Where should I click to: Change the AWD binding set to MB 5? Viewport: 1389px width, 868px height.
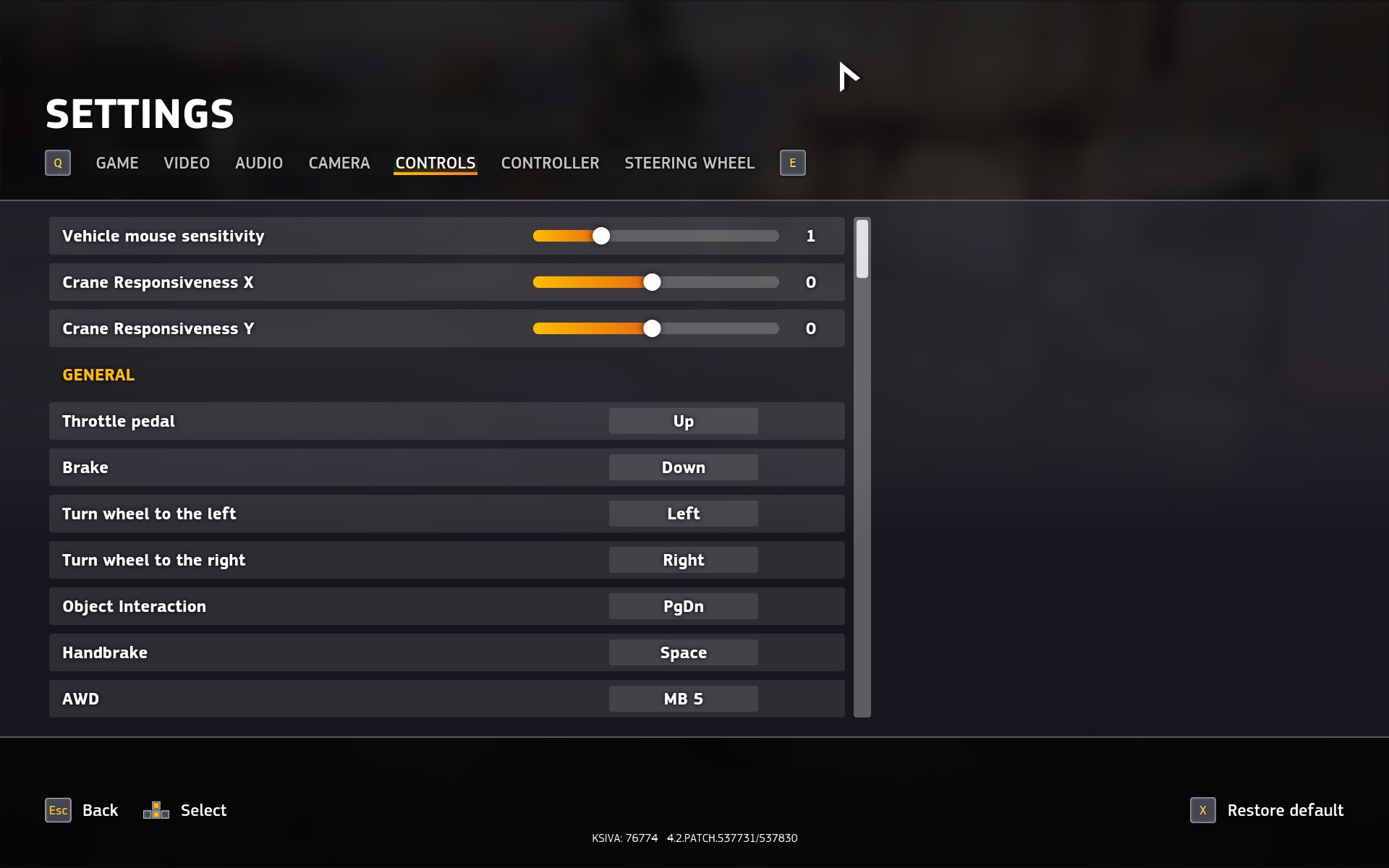coord(682,698)
